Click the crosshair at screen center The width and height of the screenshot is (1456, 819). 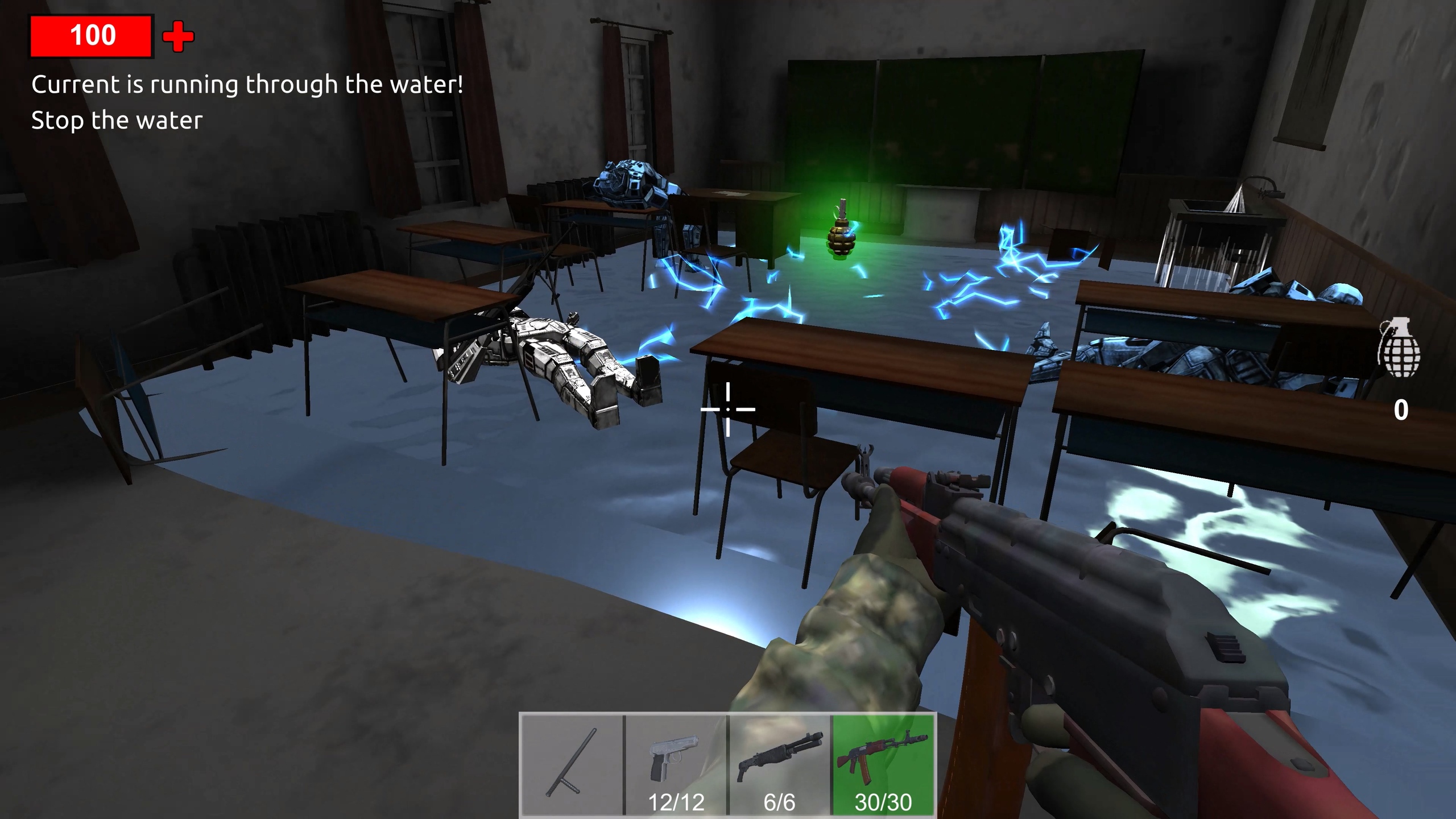[x=729, y=409]
